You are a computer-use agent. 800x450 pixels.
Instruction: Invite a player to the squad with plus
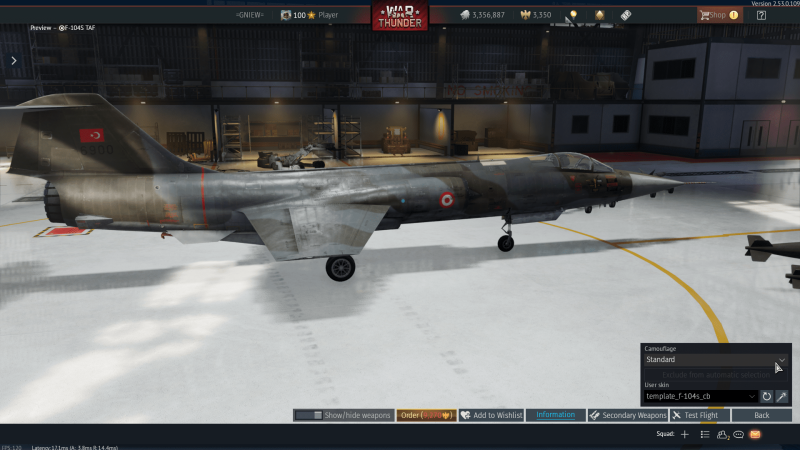click(685, 434)
